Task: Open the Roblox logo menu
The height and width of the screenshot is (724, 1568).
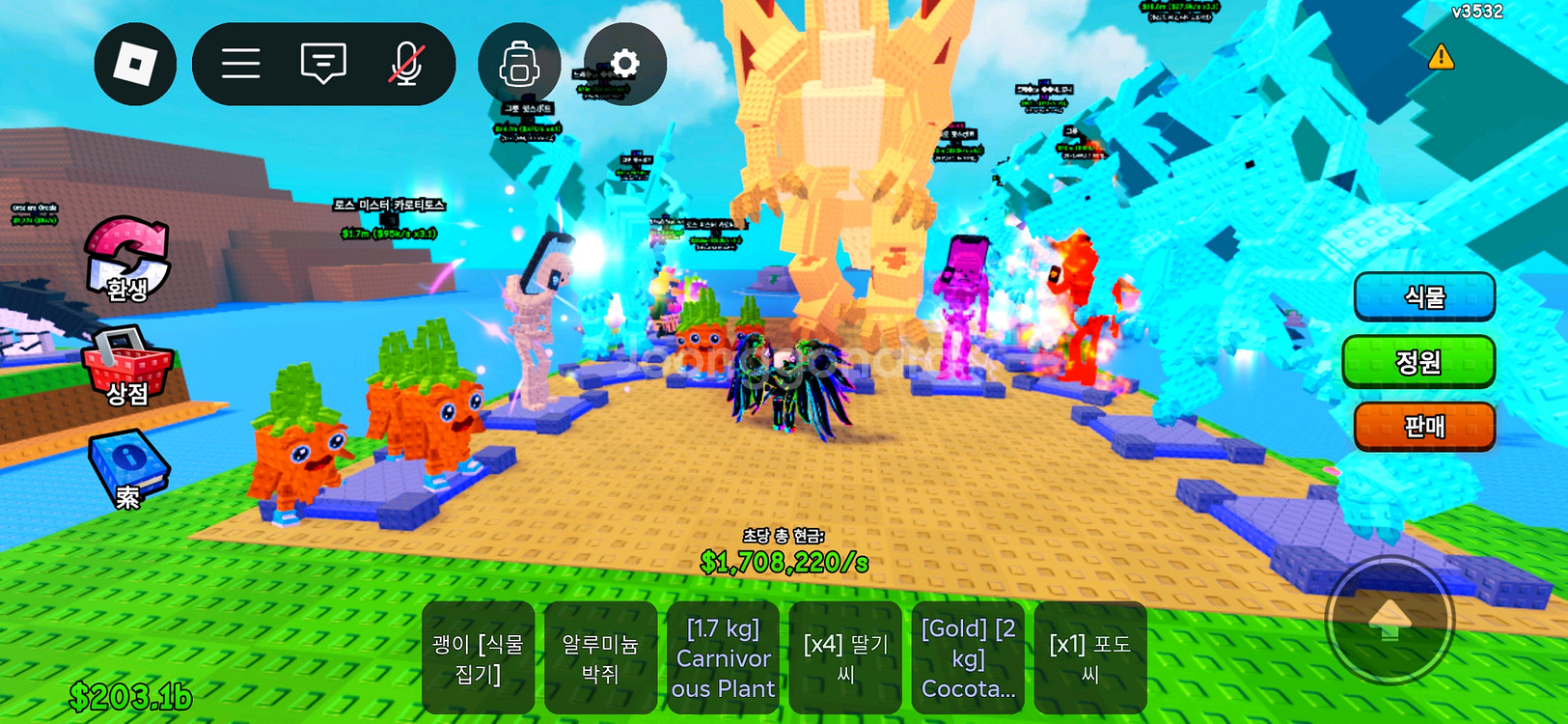Action: pyautogui.click(x=135, y=65)
